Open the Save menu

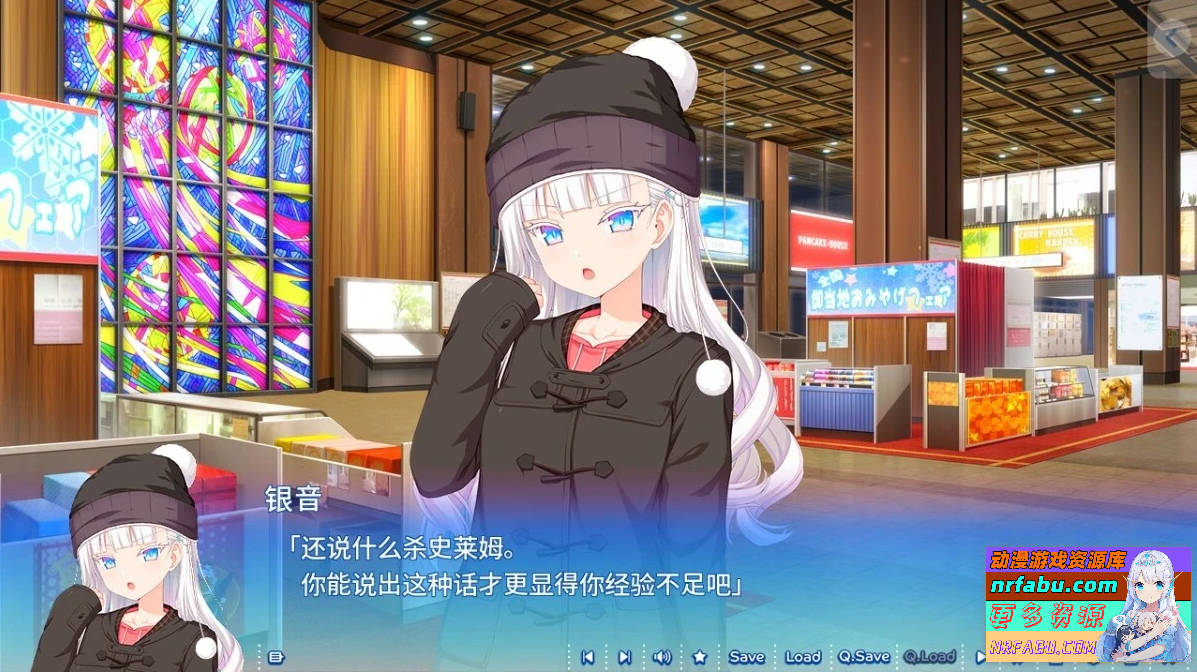click(746, 657)
